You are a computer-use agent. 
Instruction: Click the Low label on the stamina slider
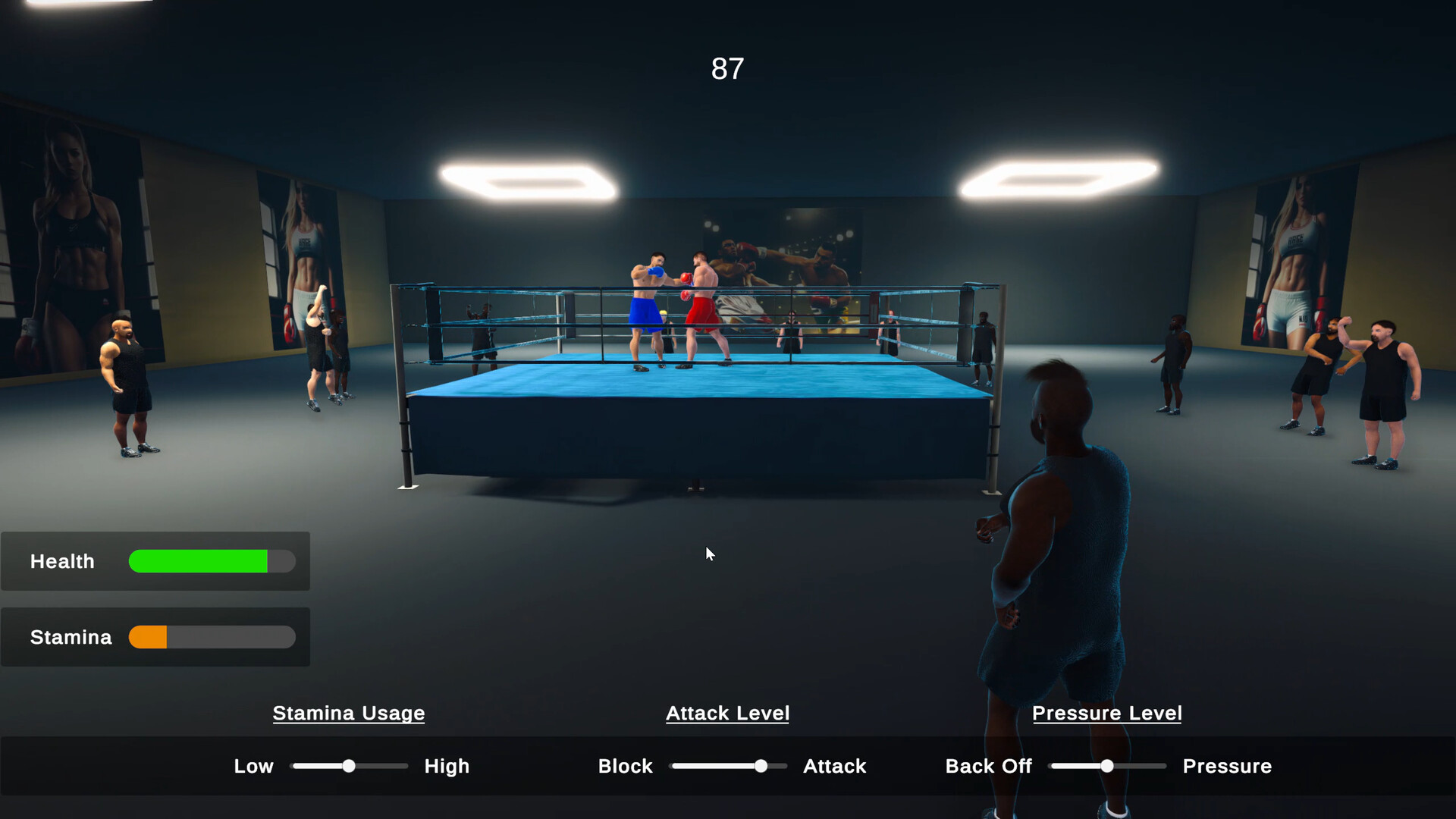coord(253,766)
